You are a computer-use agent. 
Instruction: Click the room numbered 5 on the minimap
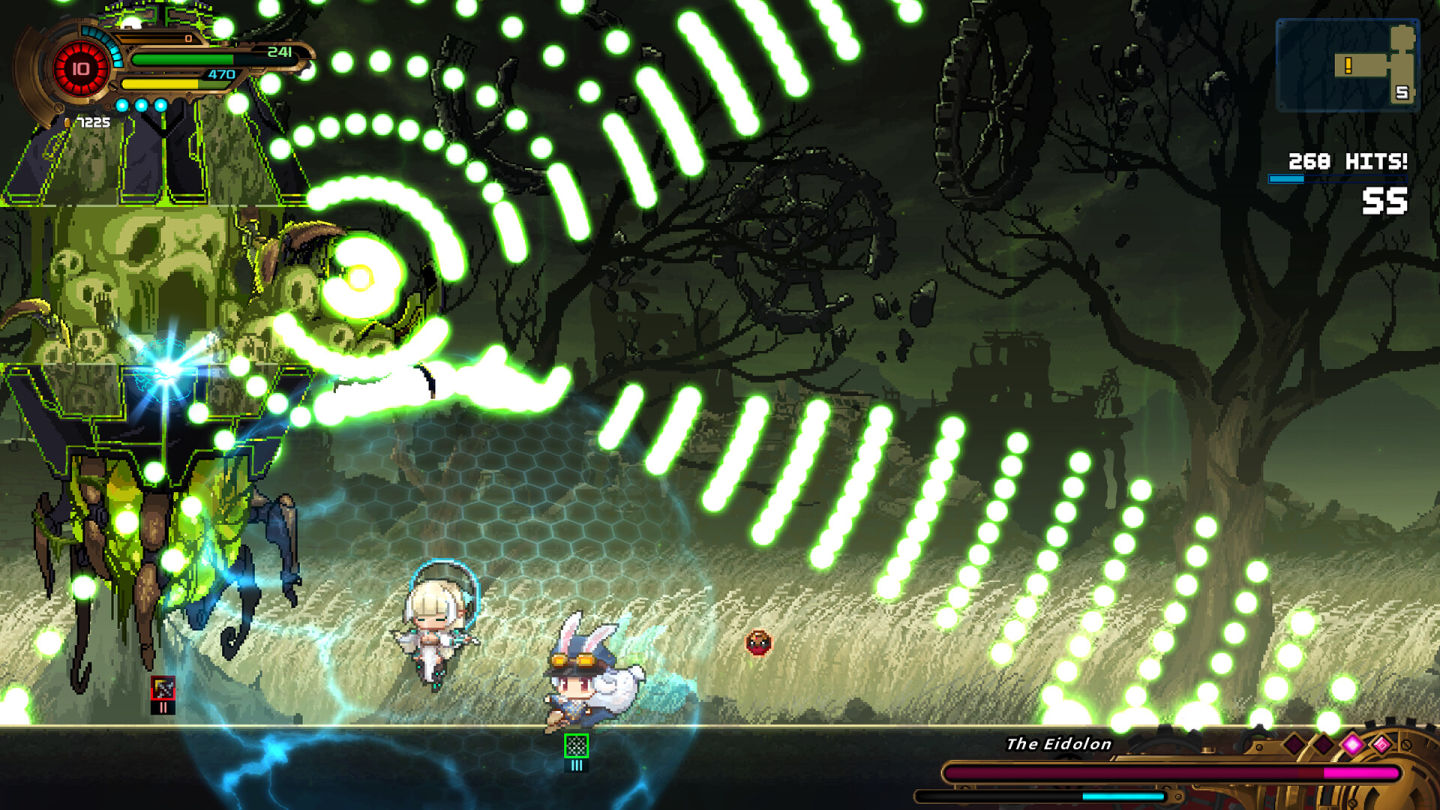pos(1401,93)
